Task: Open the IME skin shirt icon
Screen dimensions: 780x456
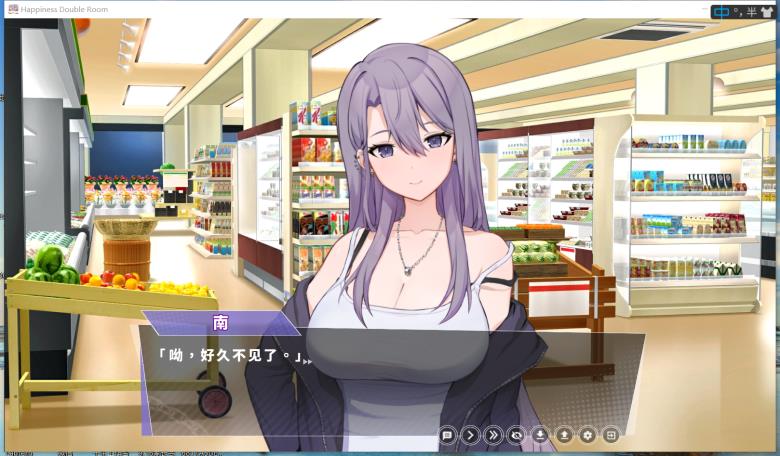Action: point(767,11)
